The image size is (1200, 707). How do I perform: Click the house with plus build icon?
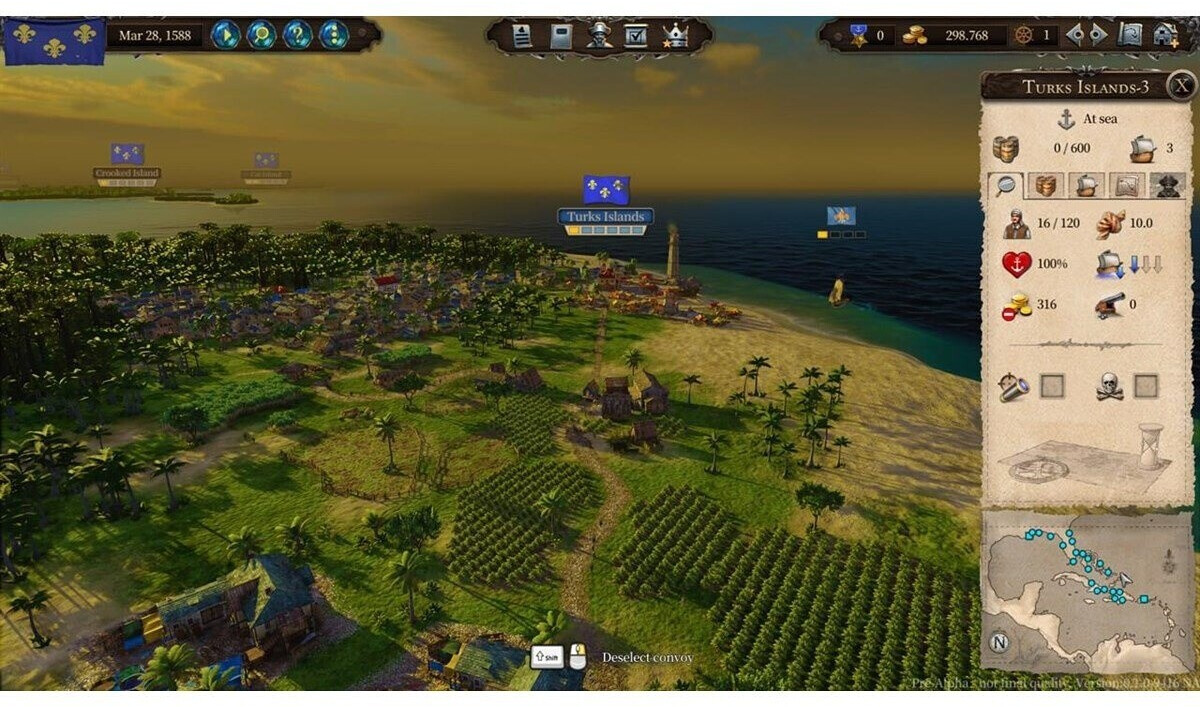pos(1166,35)
